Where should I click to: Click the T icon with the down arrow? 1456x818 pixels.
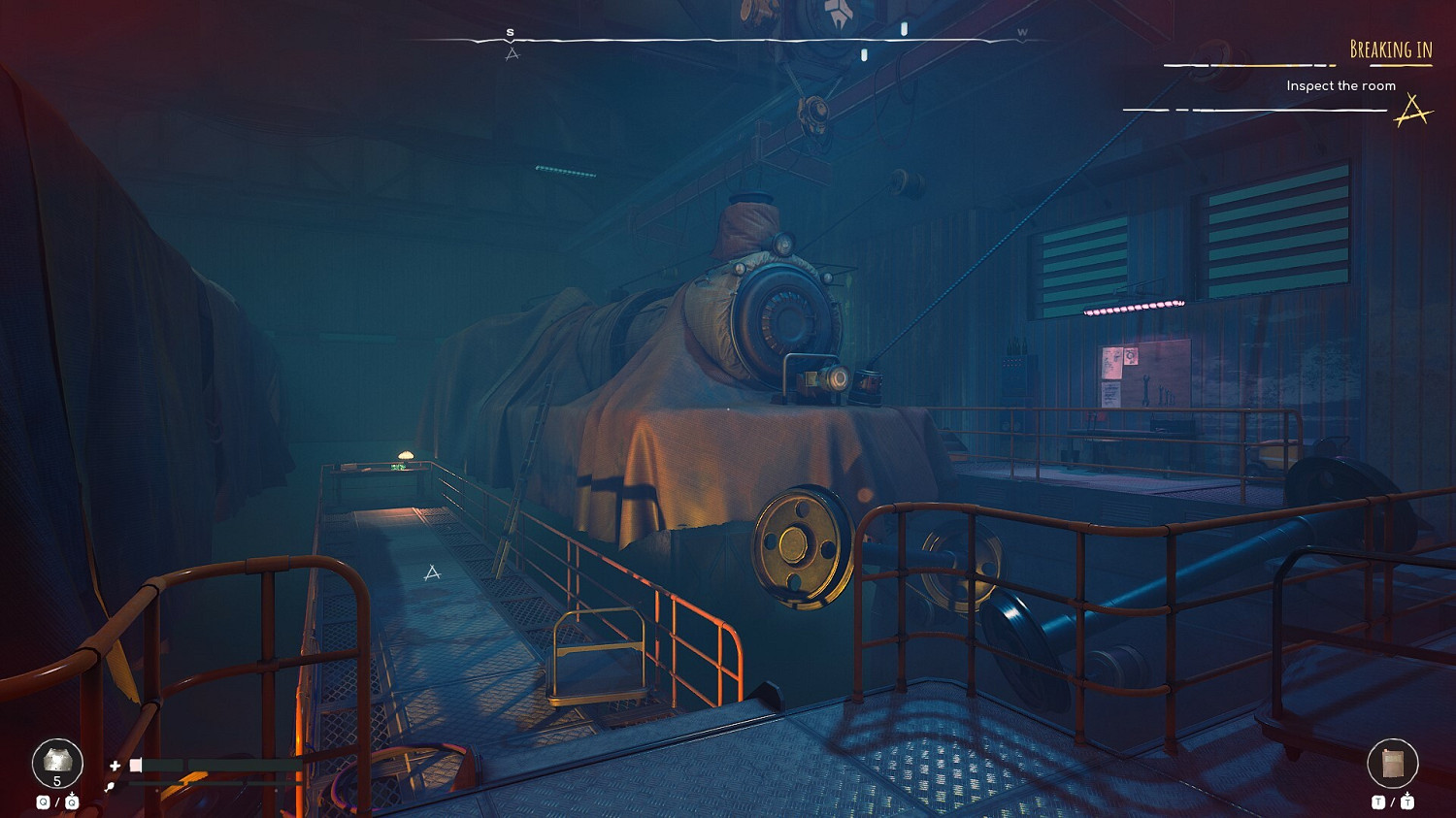point(1407,802)
